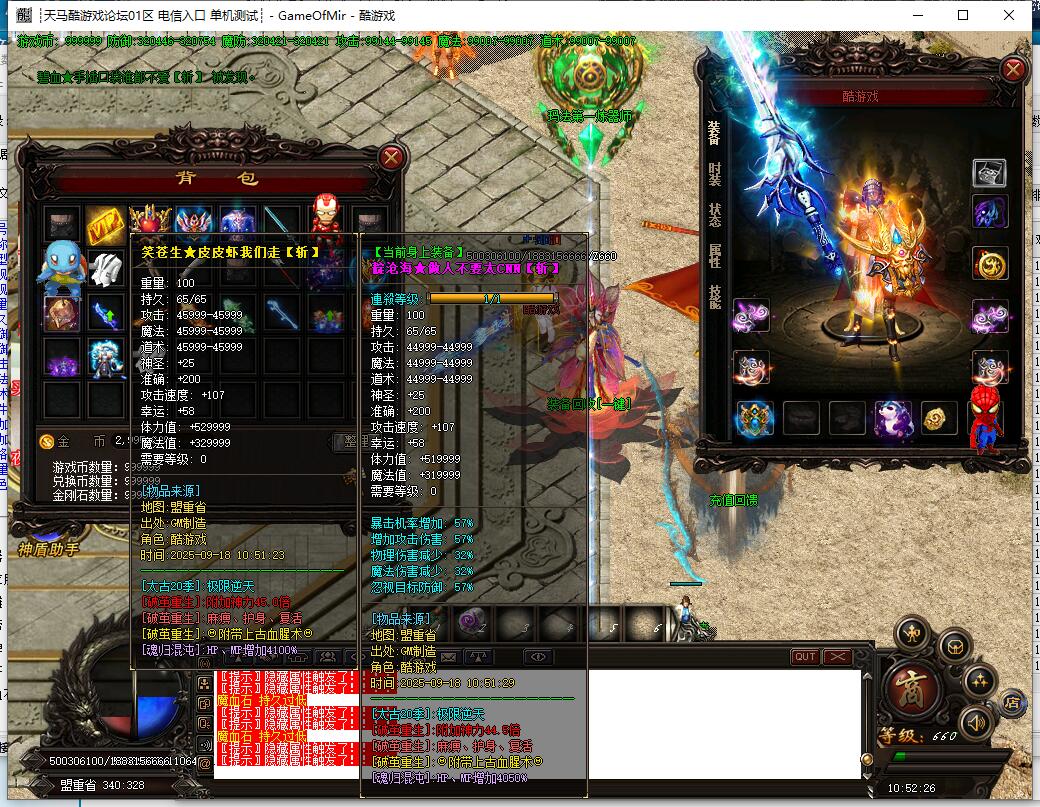Image resolution: width=1040 pixels, height=807 pixels.
Task: Click the OUT button above chat
Action: (804, 657)
